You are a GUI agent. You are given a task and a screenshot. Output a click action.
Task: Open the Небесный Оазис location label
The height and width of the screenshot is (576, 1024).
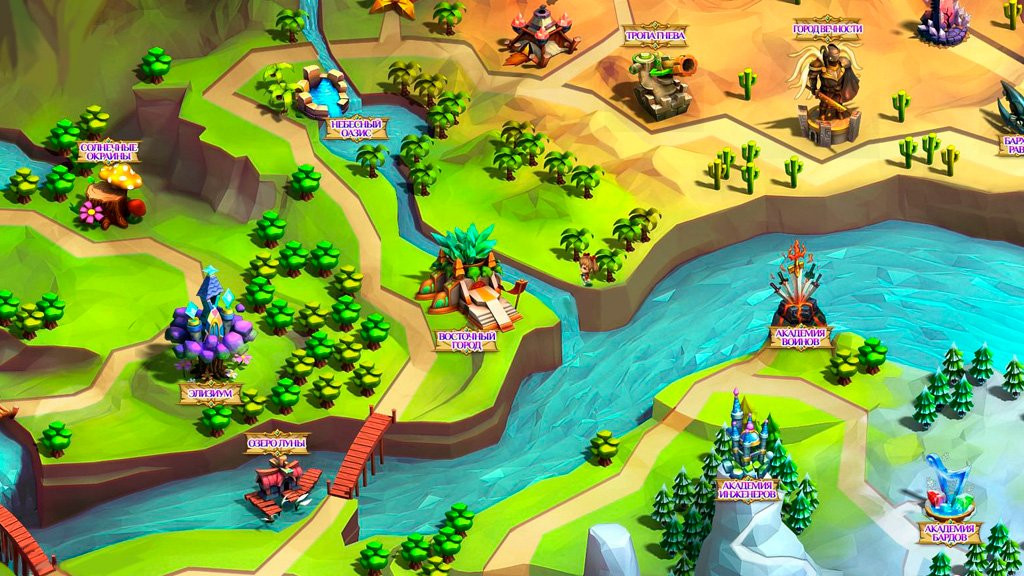pyautogui.click(x=356, y=128)
